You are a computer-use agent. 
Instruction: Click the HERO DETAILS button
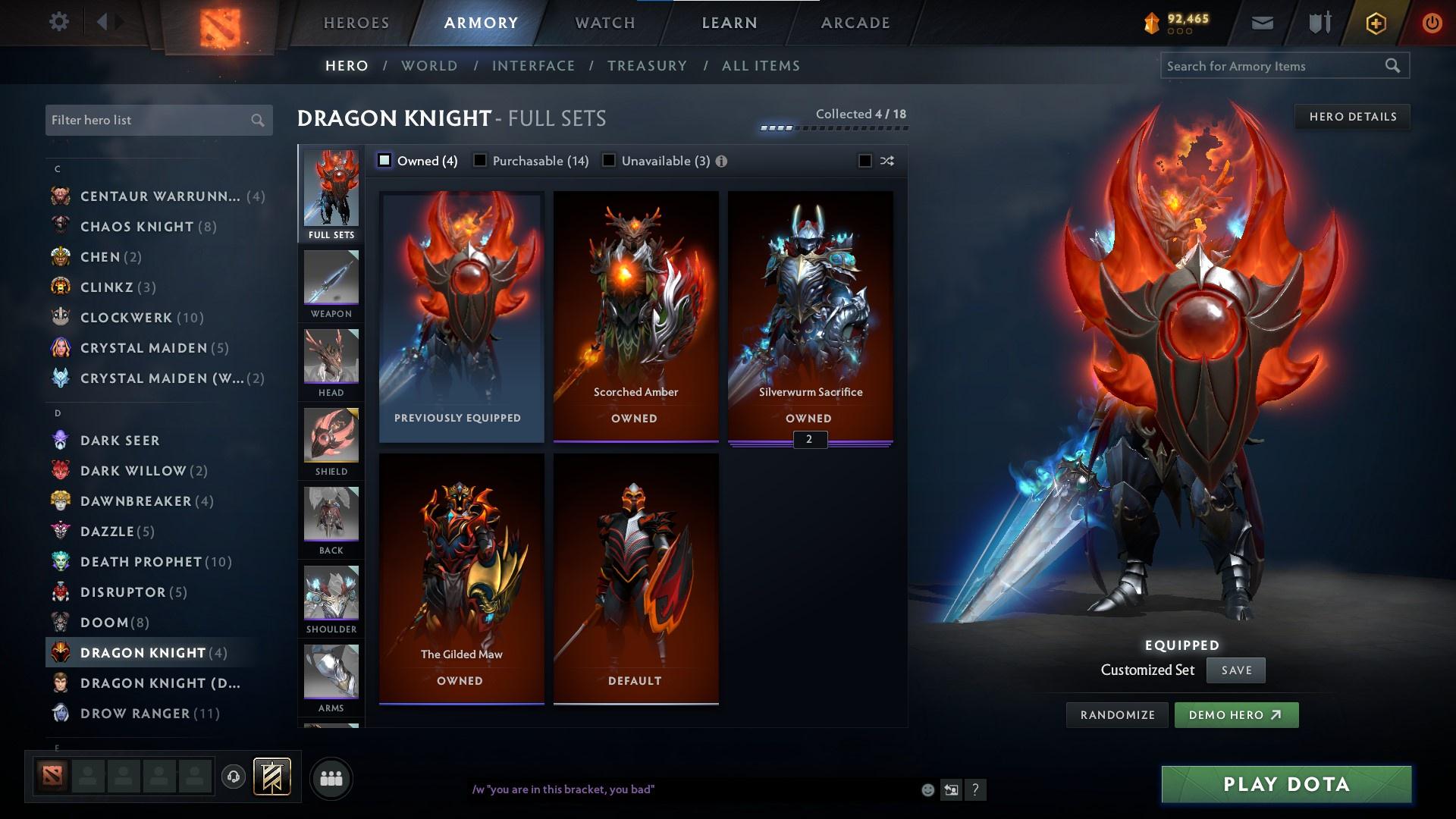tap(1352, 116)
